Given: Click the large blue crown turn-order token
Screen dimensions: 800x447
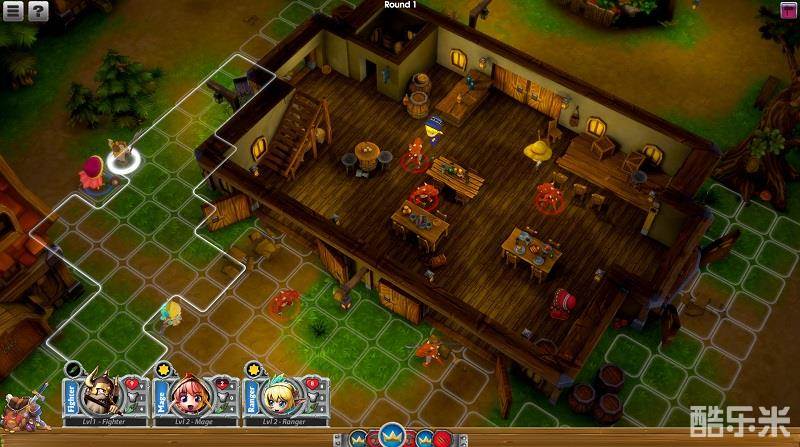Looking at the screenshot, I should 391,436.
